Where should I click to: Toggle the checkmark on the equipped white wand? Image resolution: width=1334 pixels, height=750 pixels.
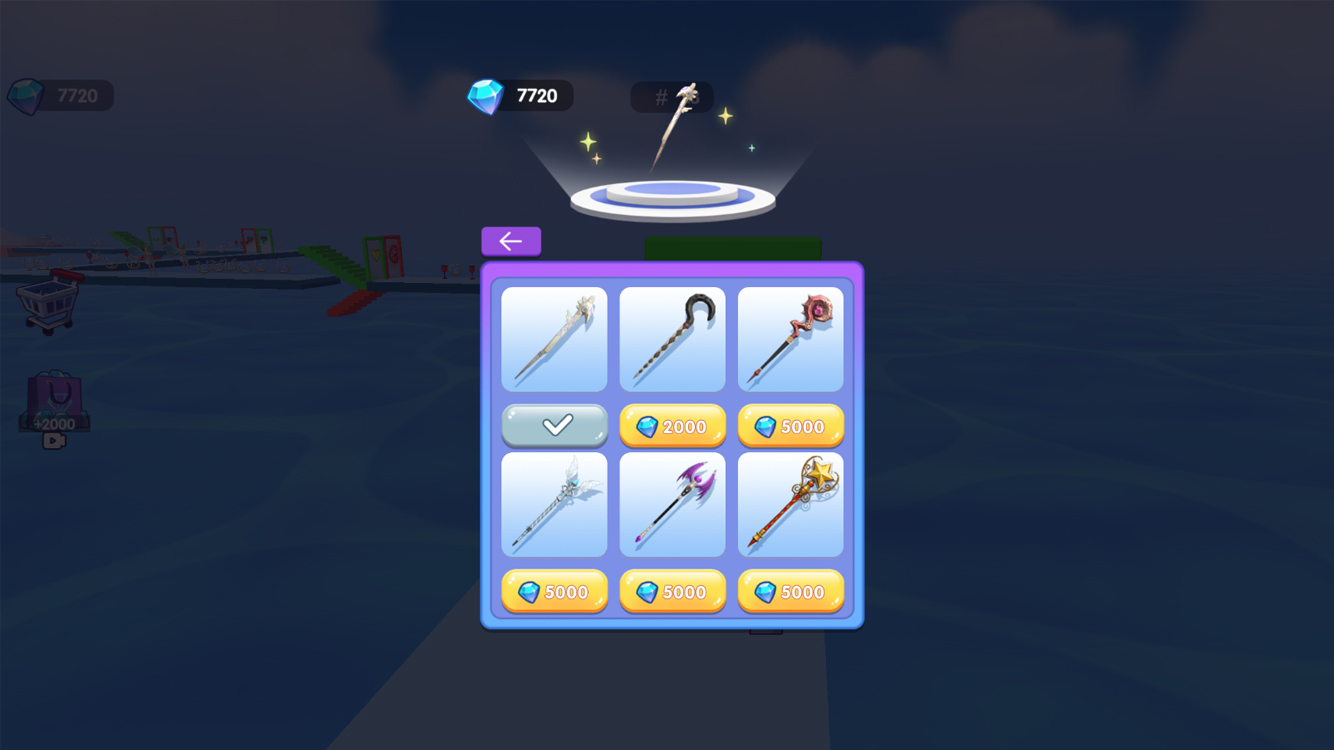pos(554,425)
